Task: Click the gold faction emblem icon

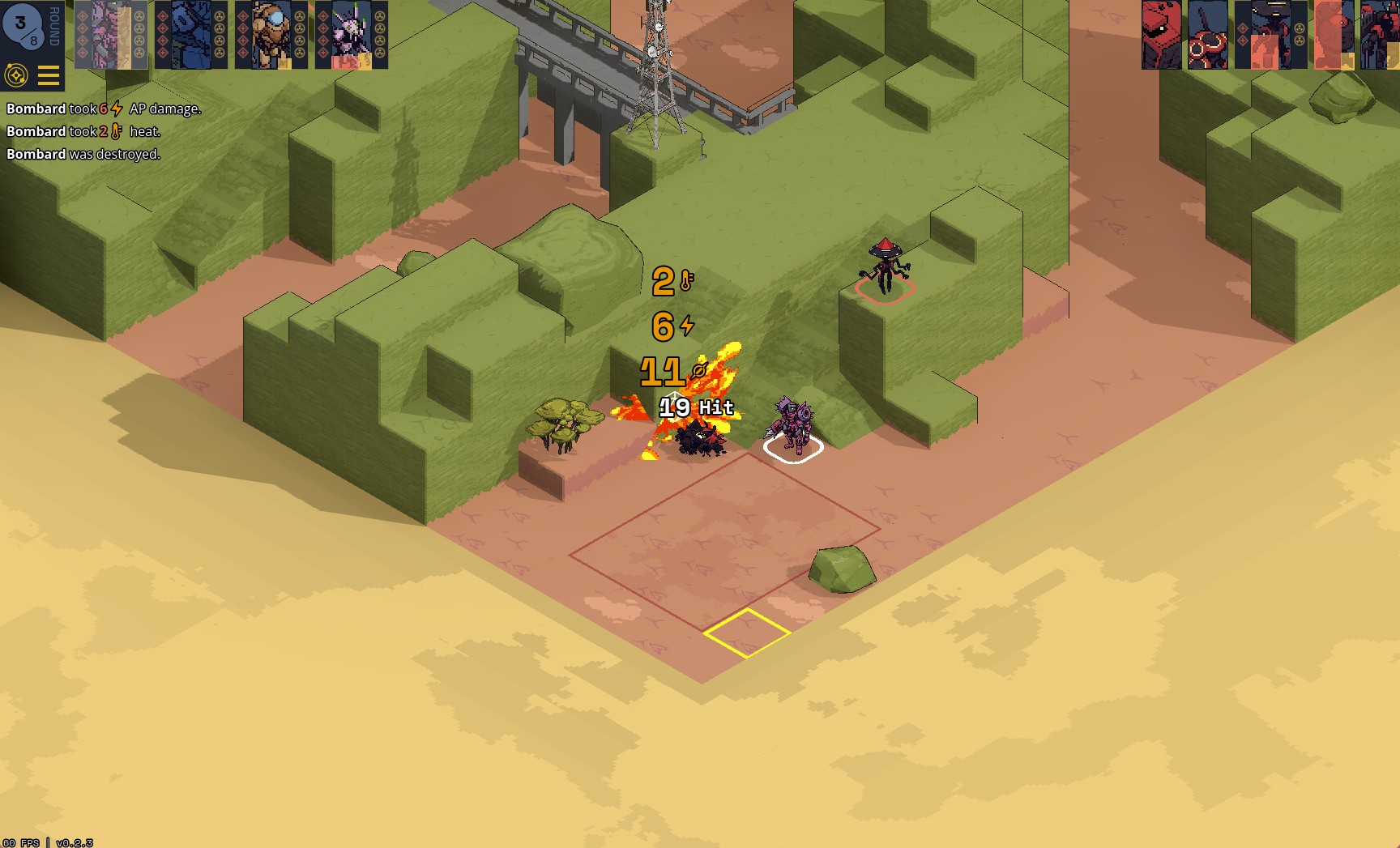Action: coord(18,75)
